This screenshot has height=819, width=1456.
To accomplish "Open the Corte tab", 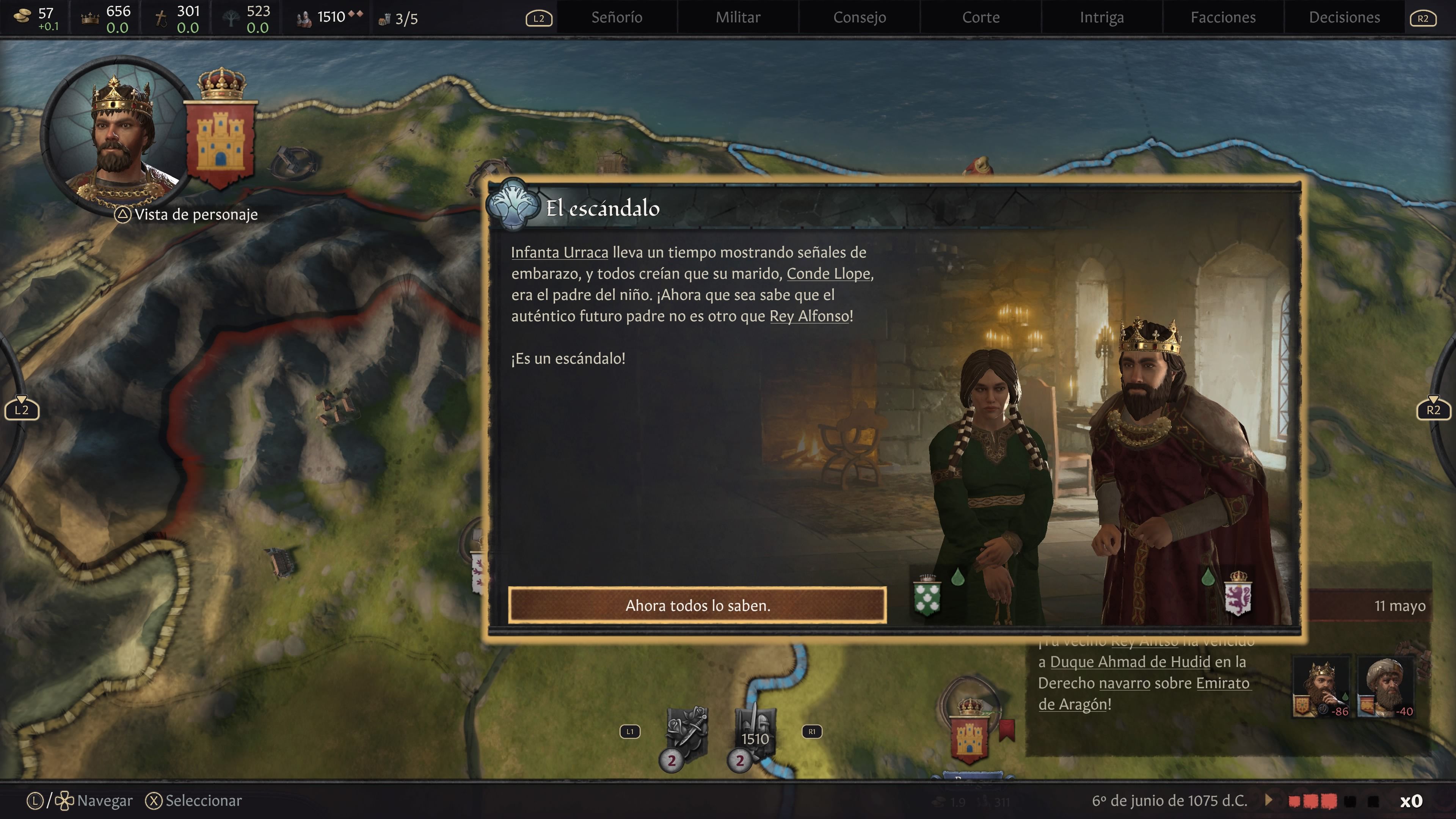I will coord(981,17).
